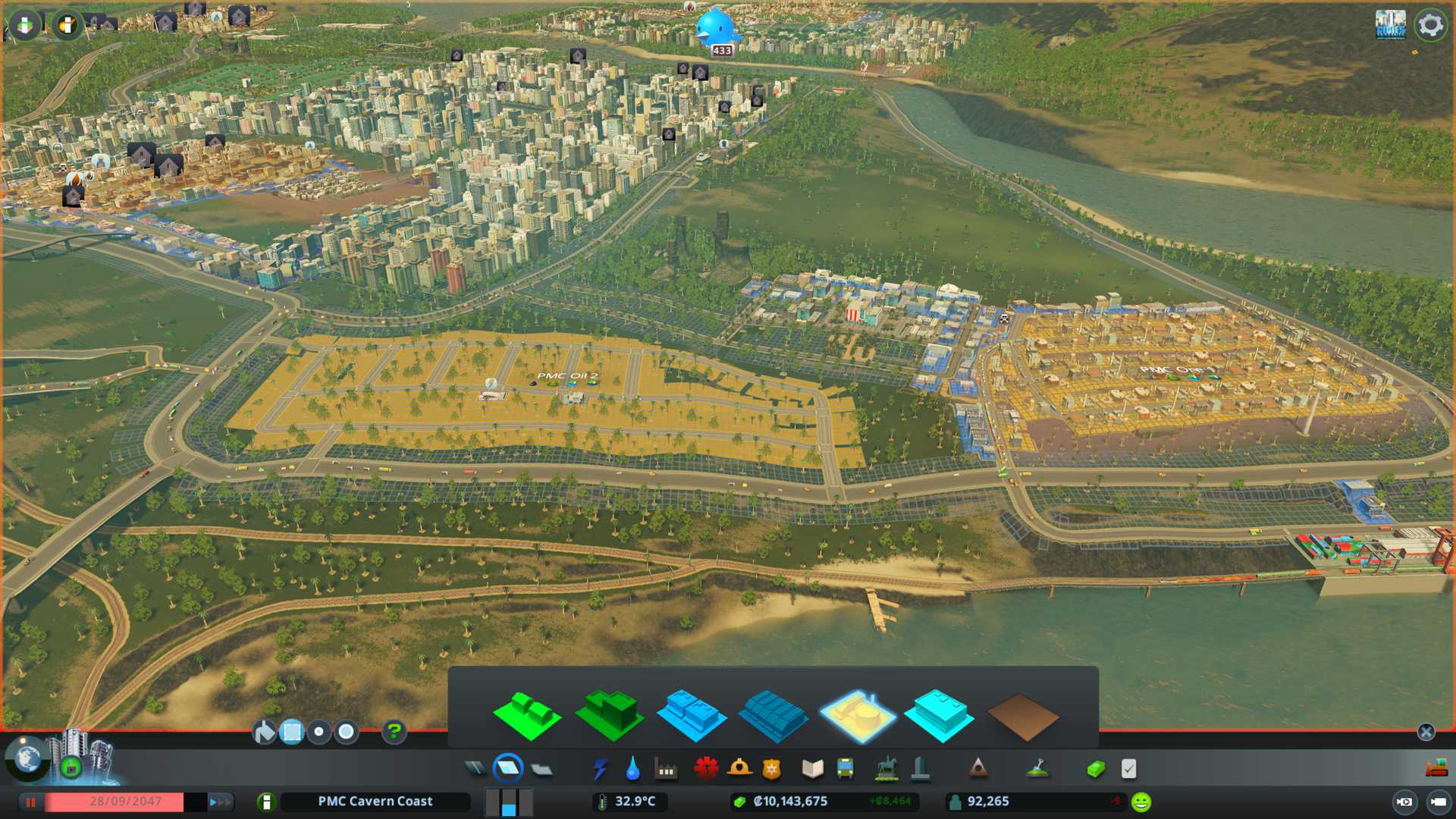
Task: Open the healthcare red cross menu
Action: [706, 769]
